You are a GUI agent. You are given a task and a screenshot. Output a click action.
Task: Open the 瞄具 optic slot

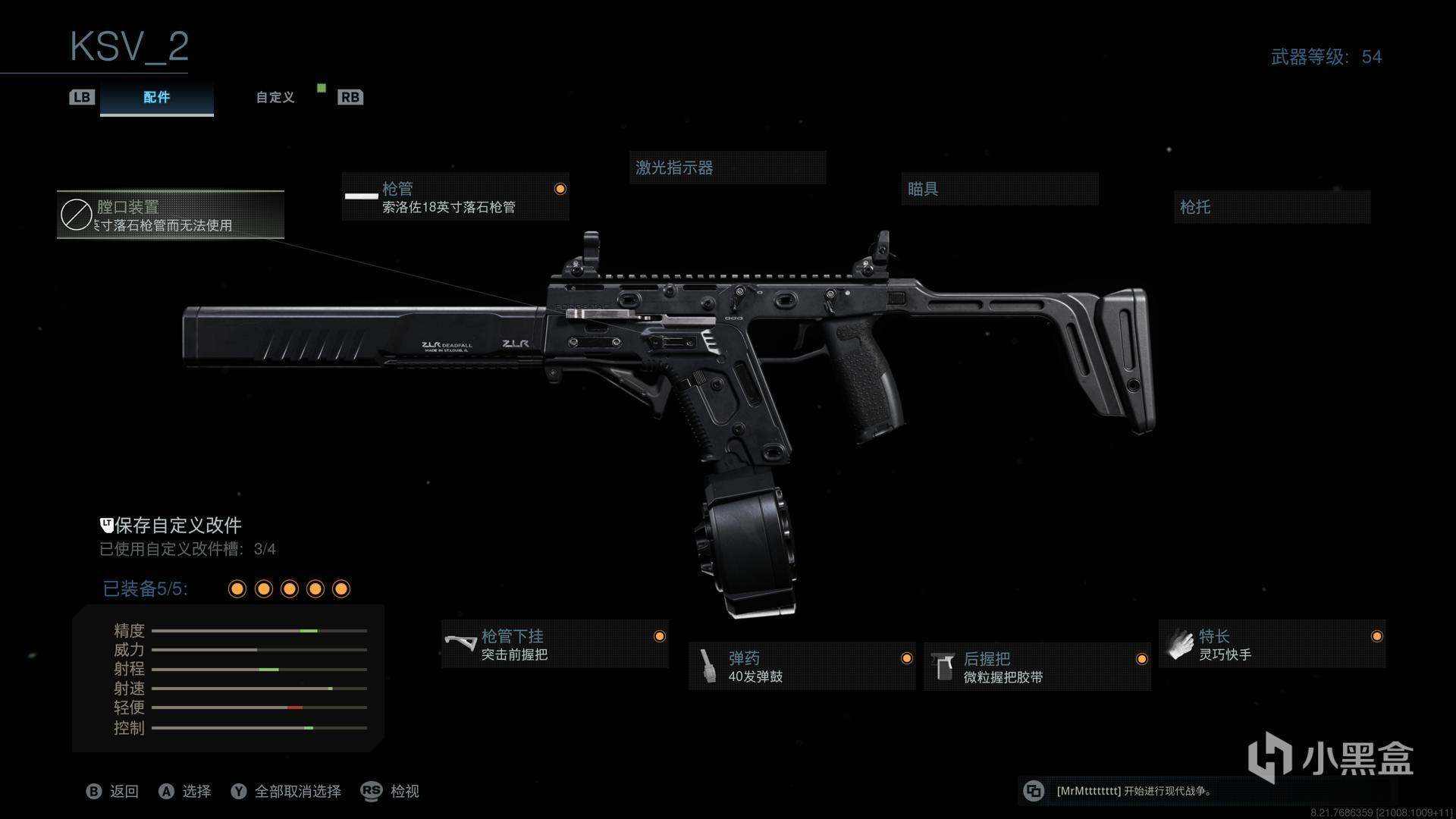click(x=999, y=189)
